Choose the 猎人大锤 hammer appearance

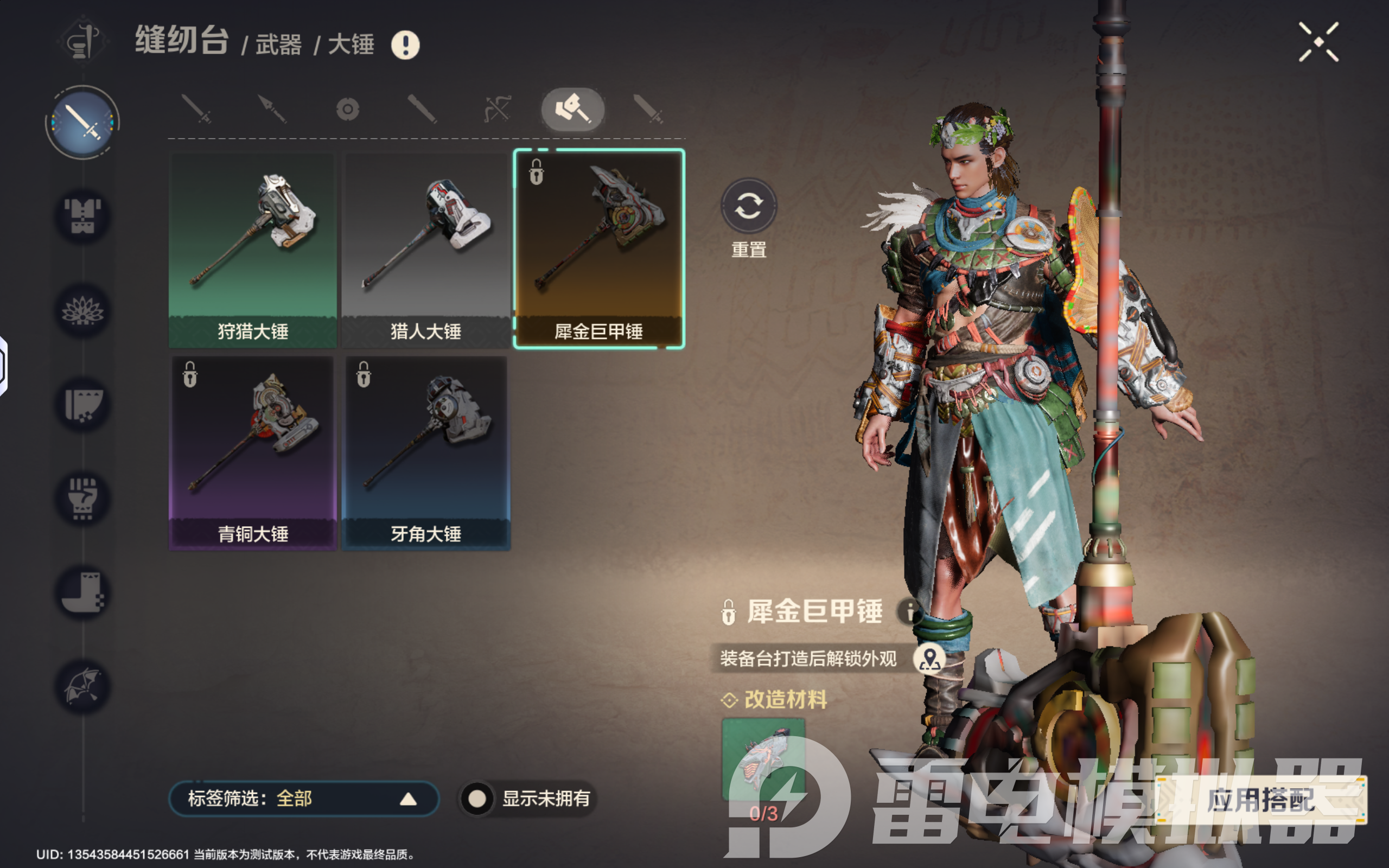tap(425, 250)
